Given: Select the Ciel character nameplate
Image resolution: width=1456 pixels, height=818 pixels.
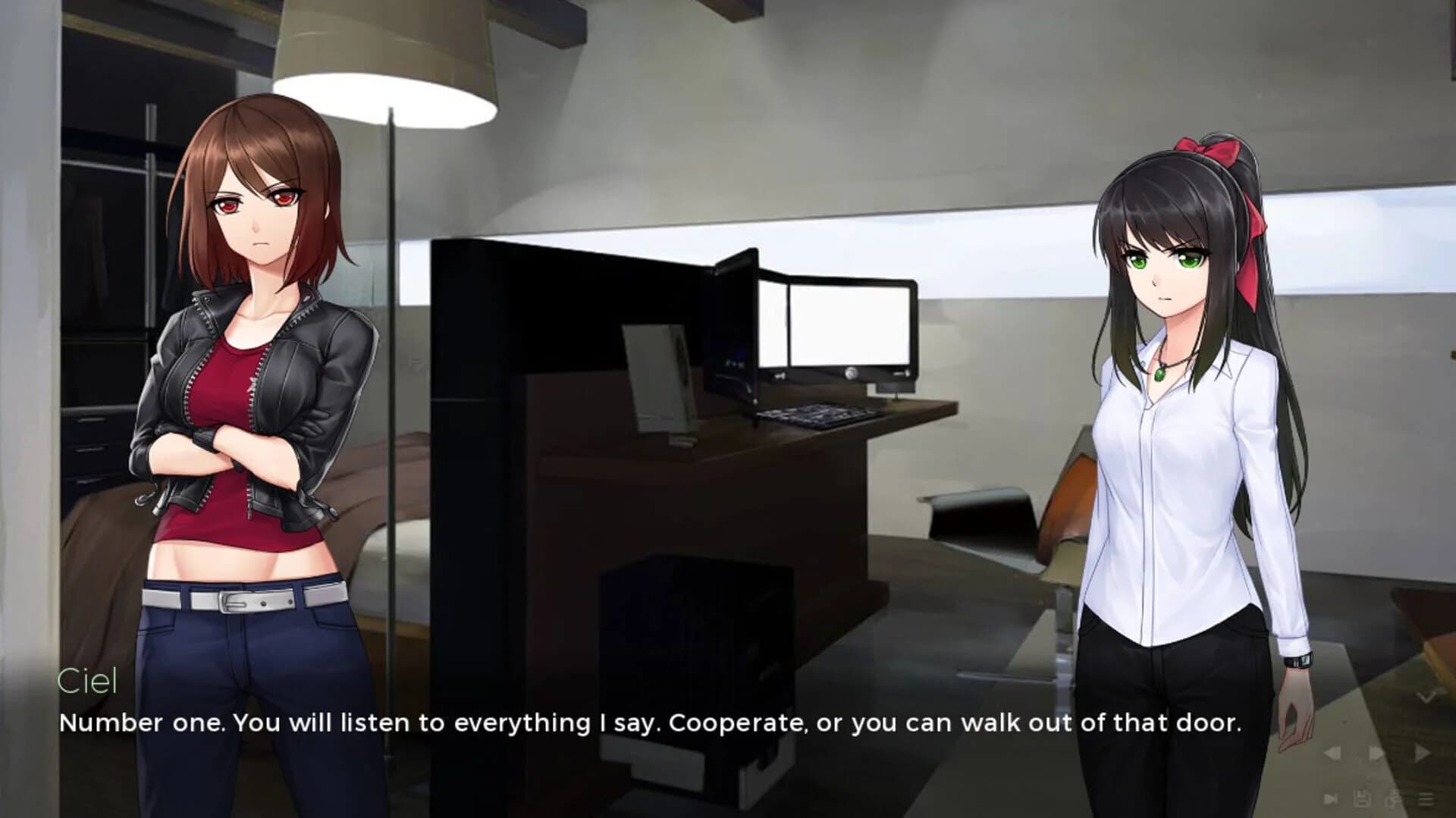Looking at the screenshot, I should (x=89, y=681).
